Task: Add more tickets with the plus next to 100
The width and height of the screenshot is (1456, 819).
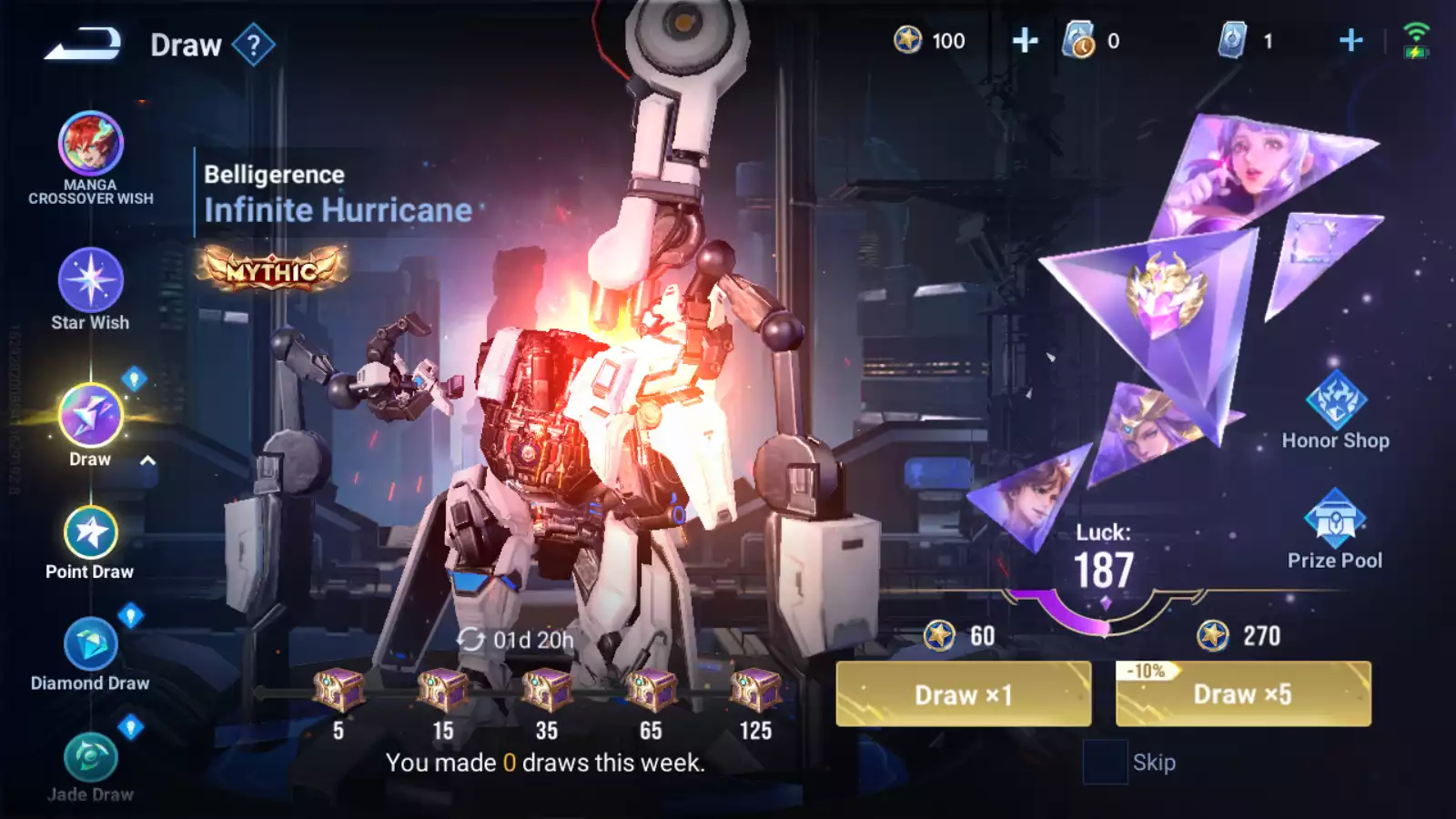Action: [x=1025, y=41]
